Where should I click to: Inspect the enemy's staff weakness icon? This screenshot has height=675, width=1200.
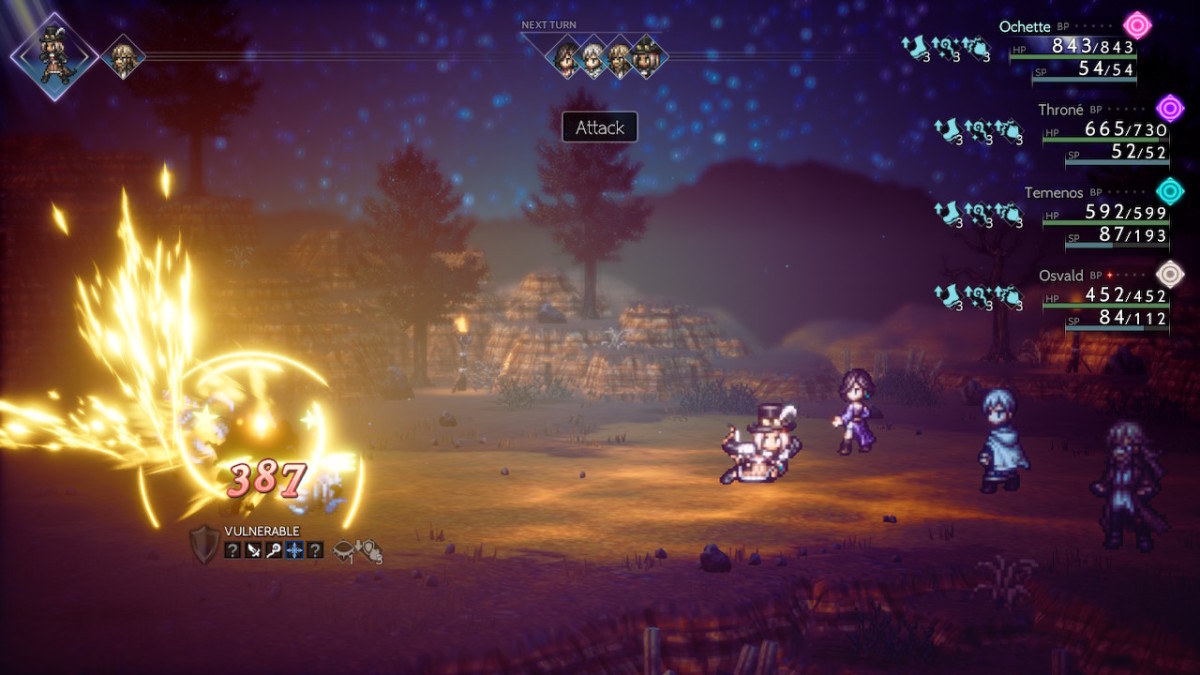tap(274, 549)
